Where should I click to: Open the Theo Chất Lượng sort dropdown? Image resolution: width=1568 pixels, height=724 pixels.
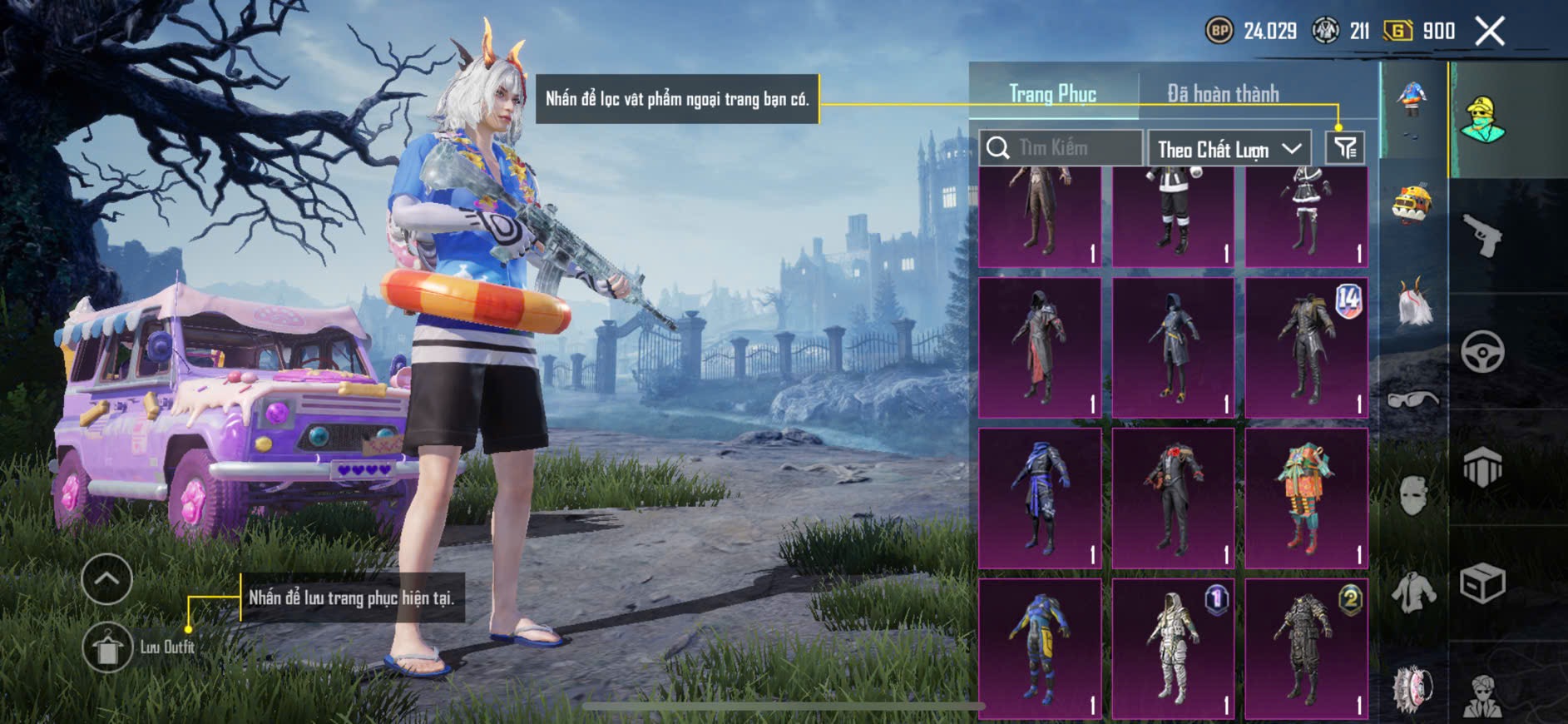click(x=1229, y=149)
